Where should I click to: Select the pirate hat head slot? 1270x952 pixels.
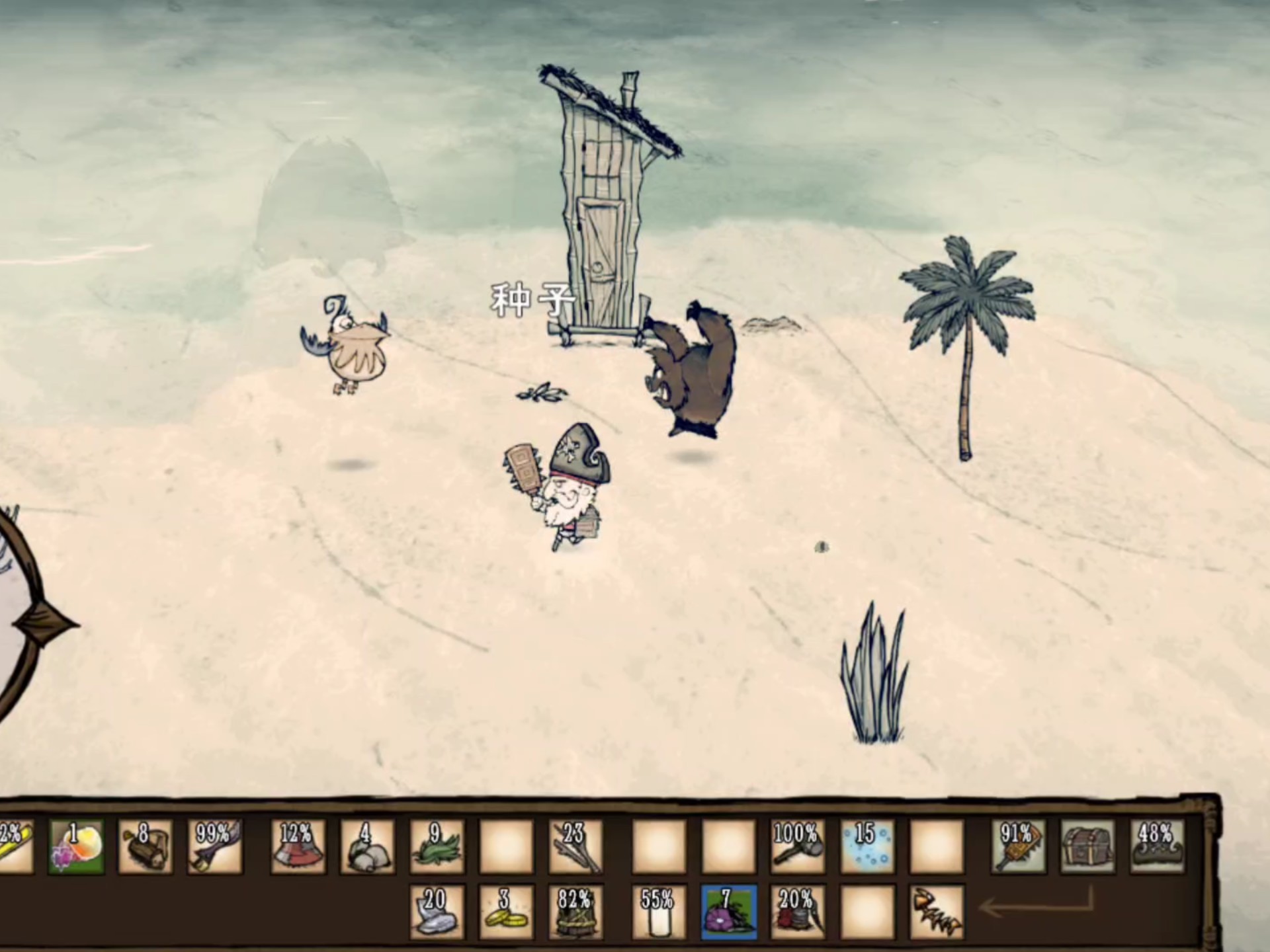click(x=1157, y=847)
